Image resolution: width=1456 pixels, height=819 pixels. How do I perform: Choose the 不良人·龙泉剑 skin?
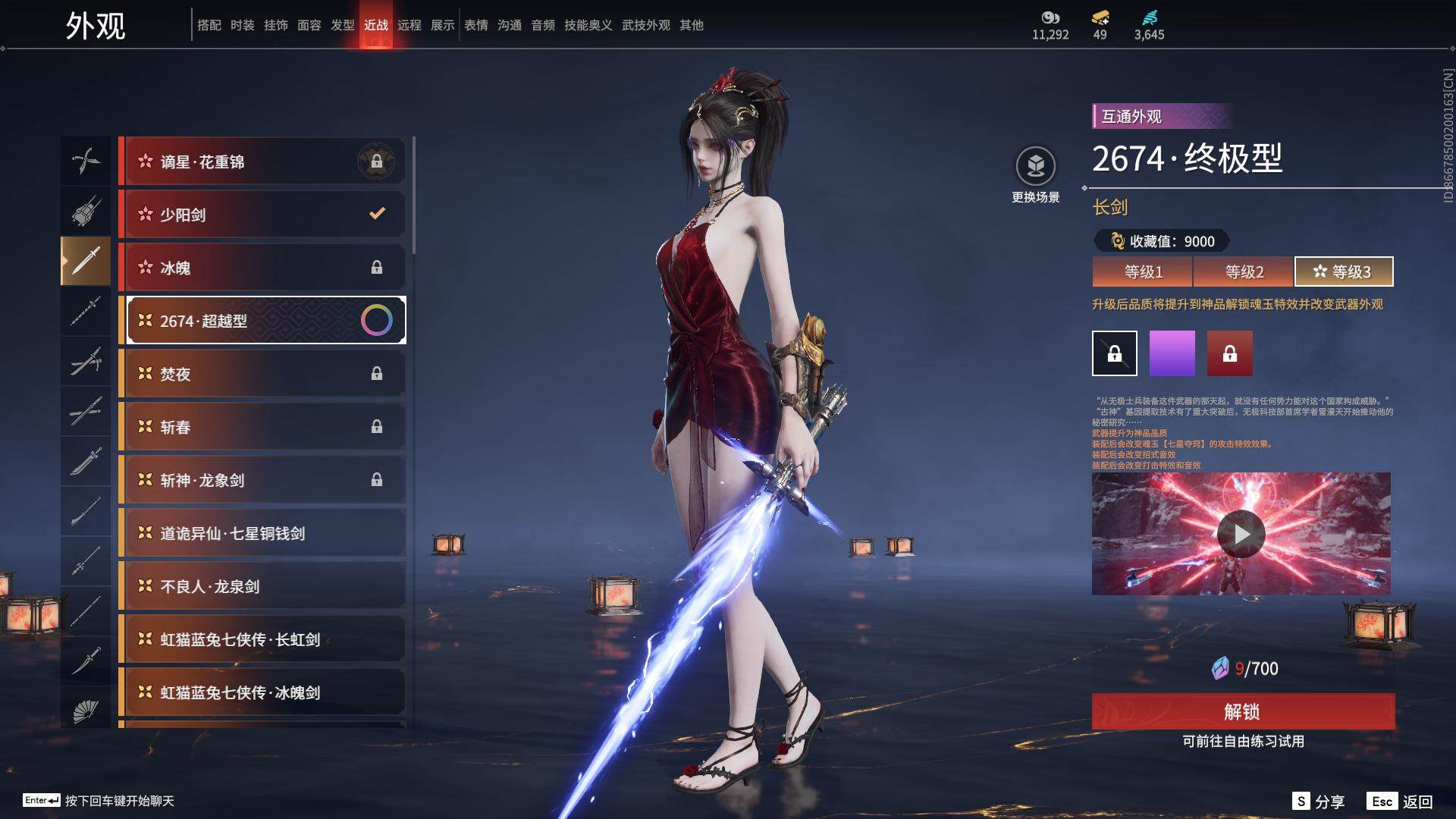pyautogui.click(x=262, y=586)
